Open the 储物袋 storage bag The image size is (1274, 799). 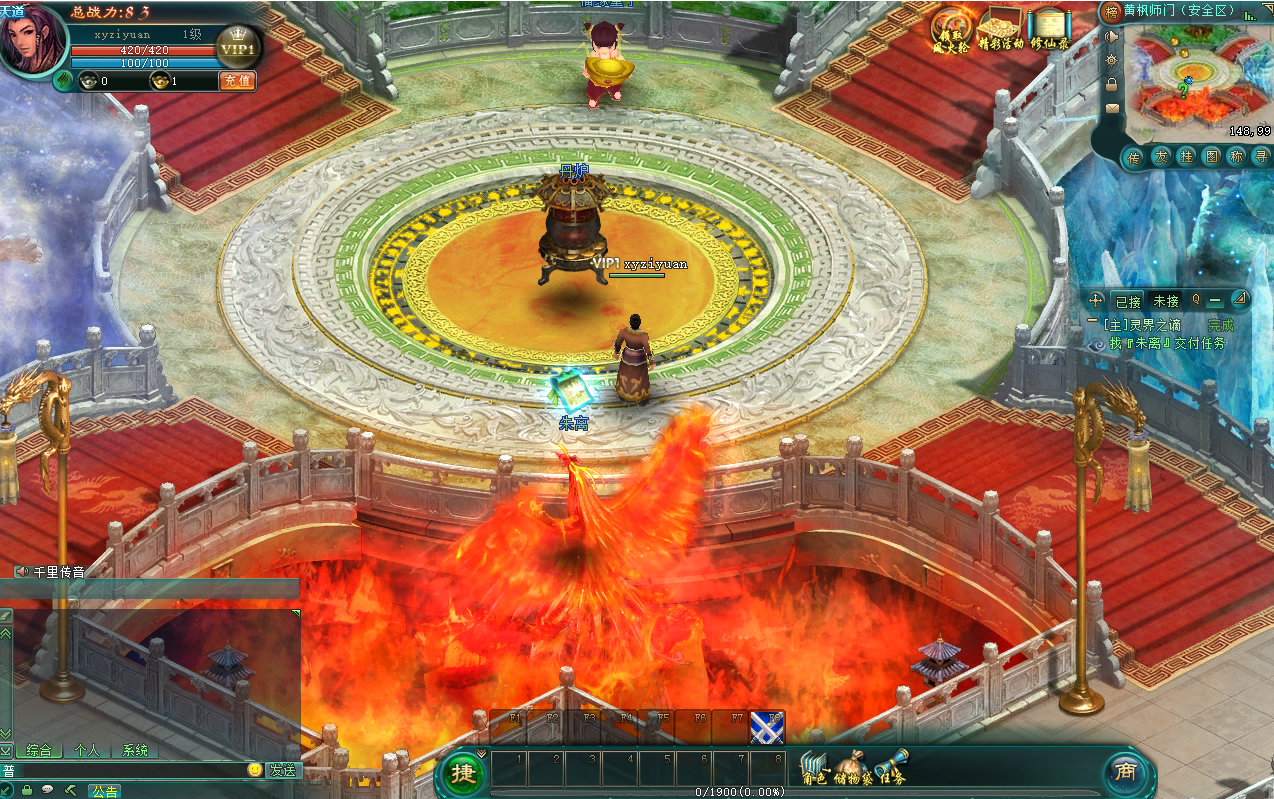click(x=853, y=768)
